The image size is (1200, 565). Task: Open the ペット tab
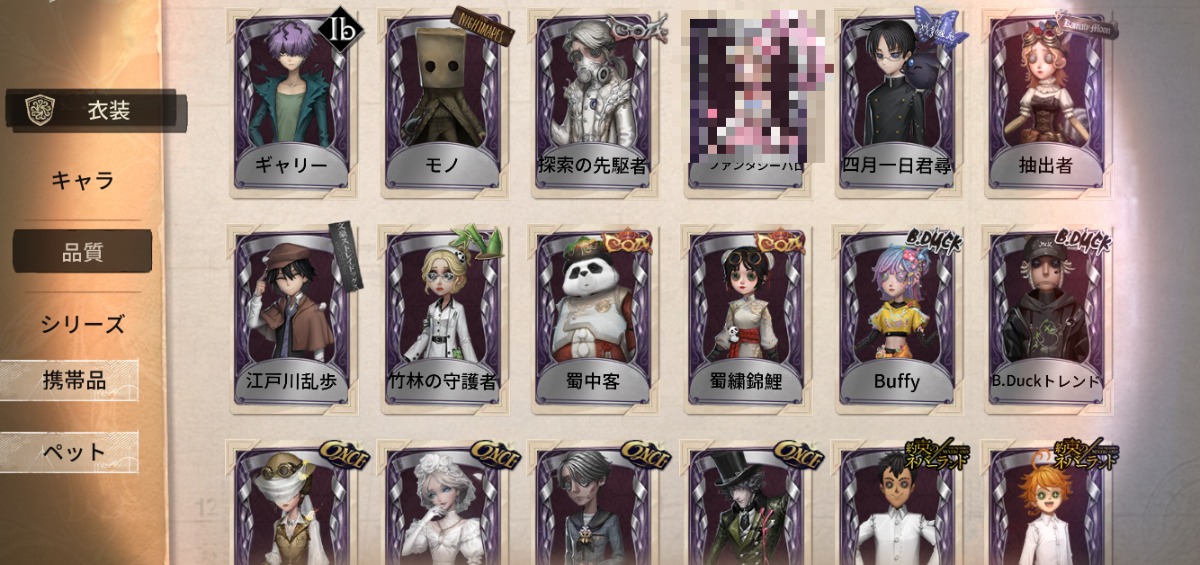pyautogui.click(x=72, y=452)
